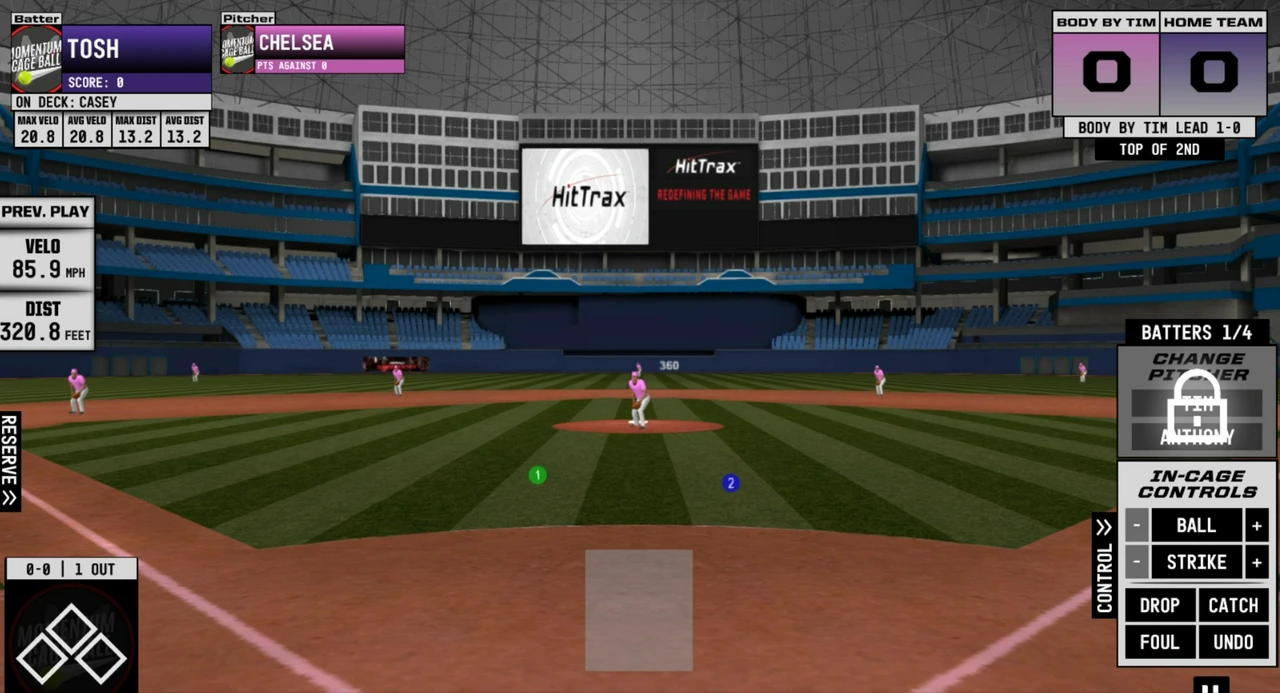Call a FOUL ball

pyautogui.click(x=1159, y=642)
